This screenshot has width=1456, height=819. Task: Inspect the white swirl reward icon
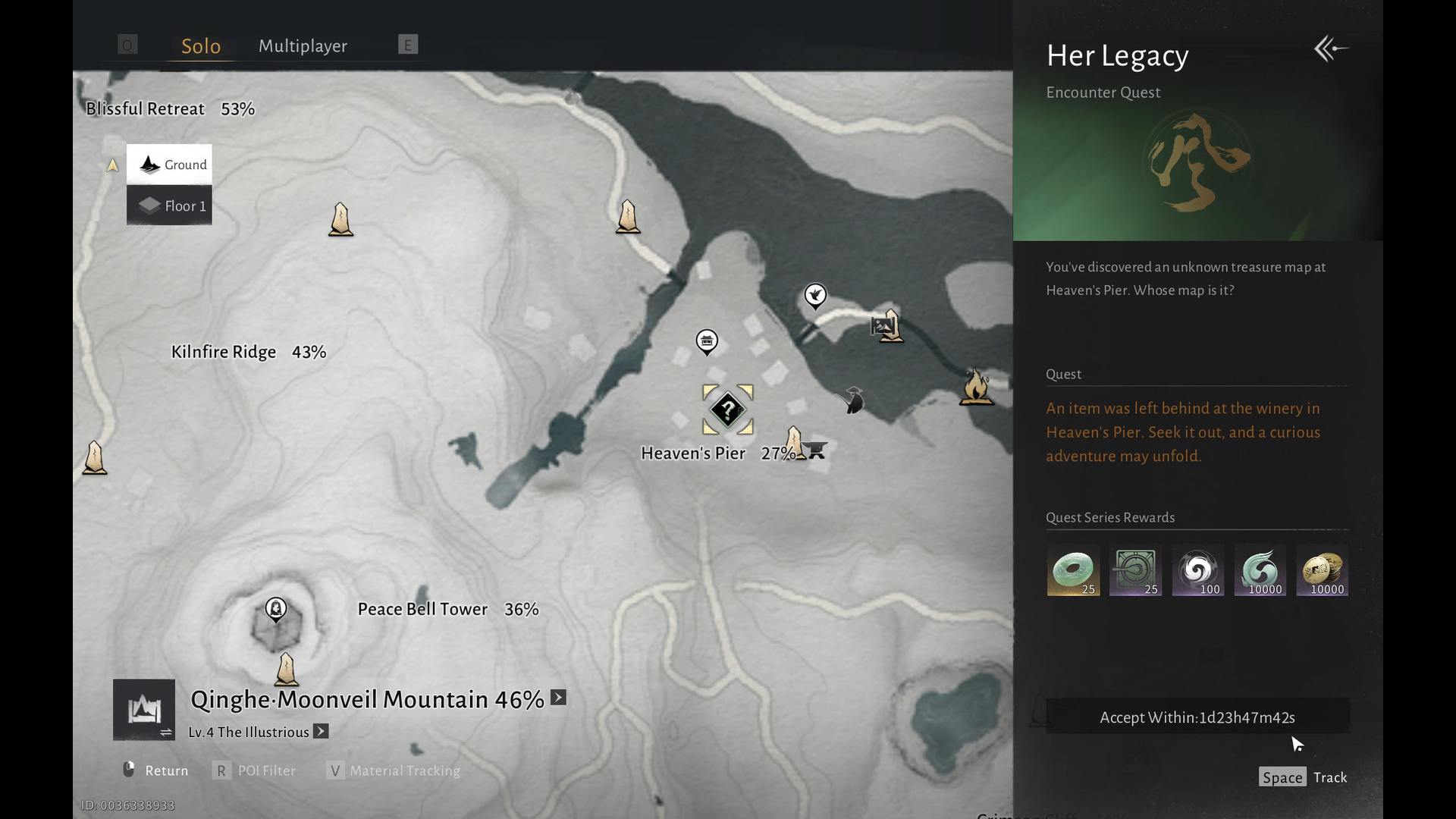(1197, 570)
